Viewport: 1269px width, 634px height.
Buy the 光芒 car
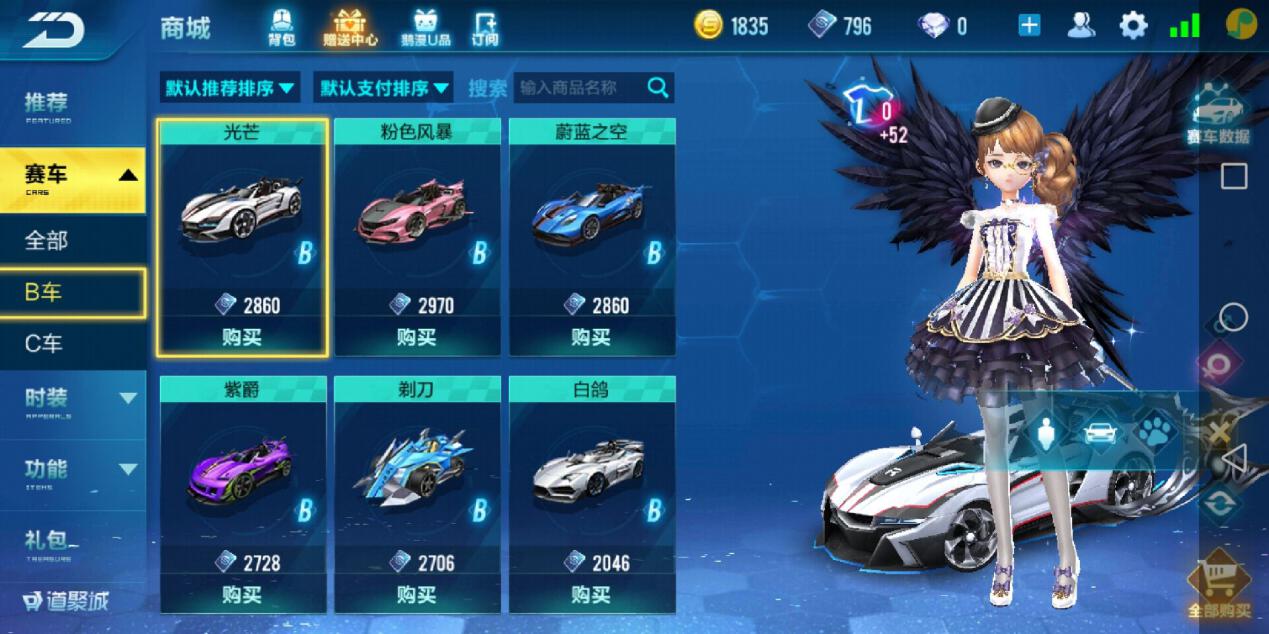click(x=242, y=337)
